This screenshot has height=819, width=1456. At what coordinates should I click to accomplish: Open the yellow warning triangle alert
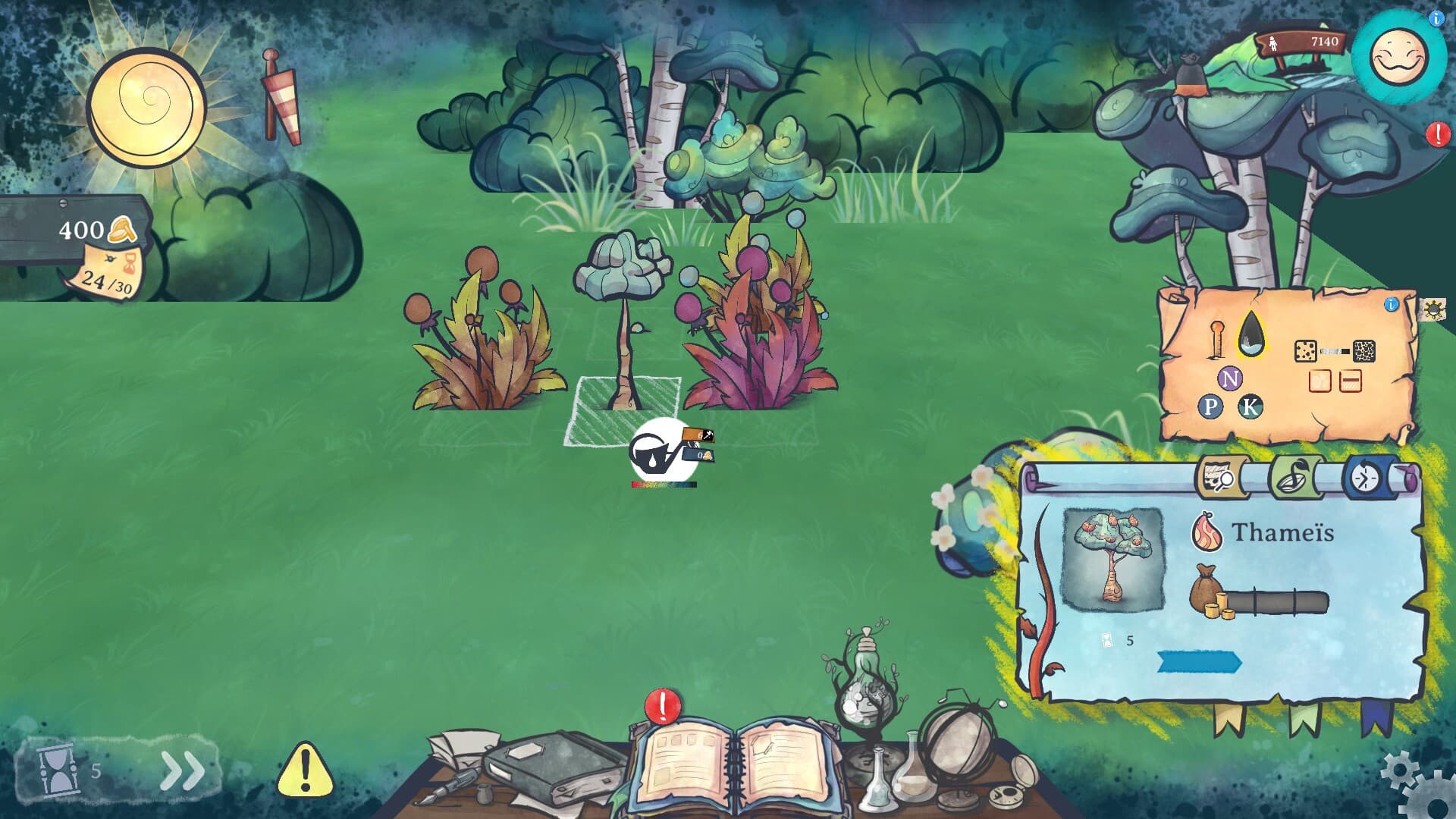pos(305,770)
